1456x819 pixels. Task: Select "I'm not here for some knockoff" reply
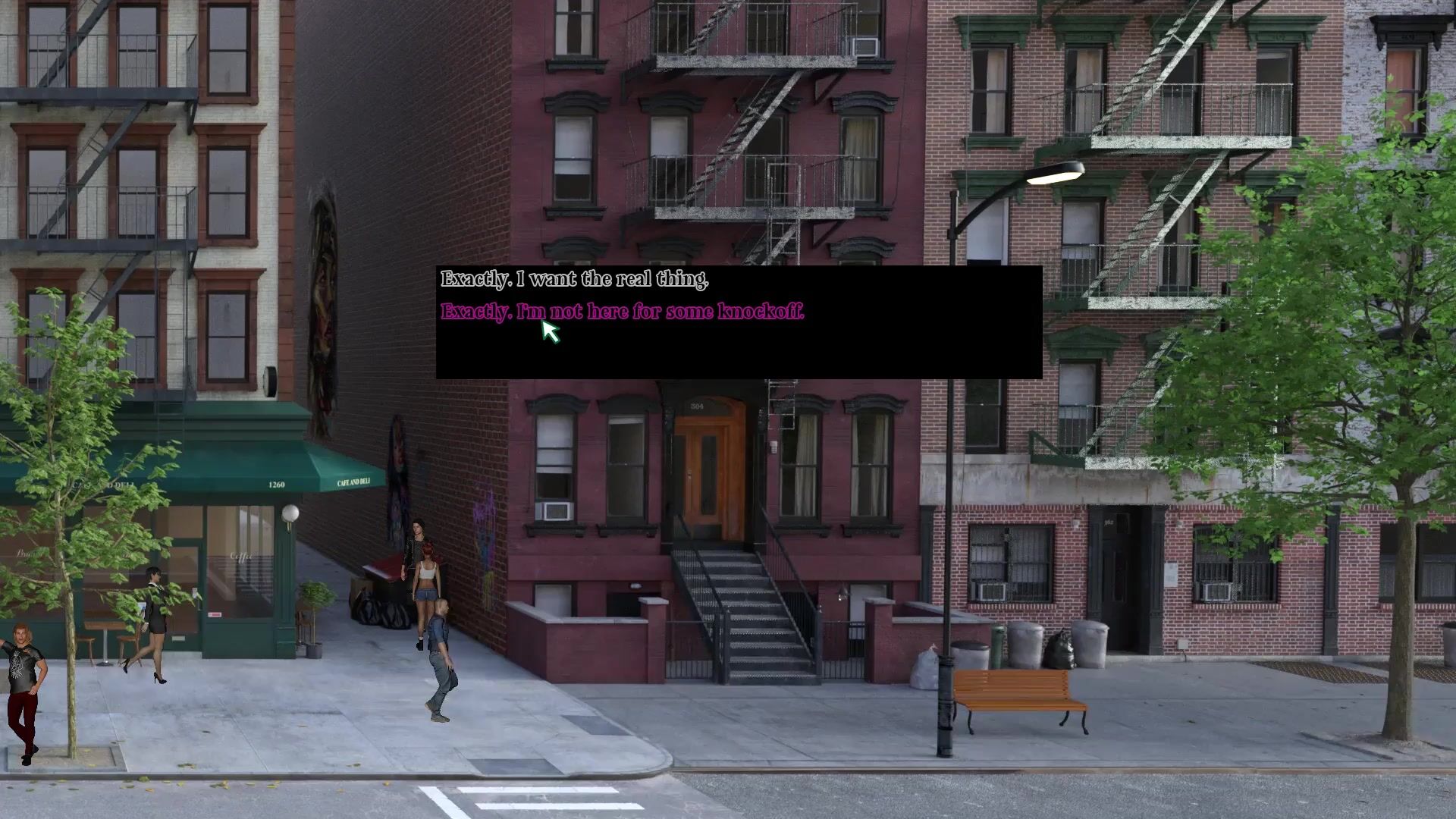point(622,312)
